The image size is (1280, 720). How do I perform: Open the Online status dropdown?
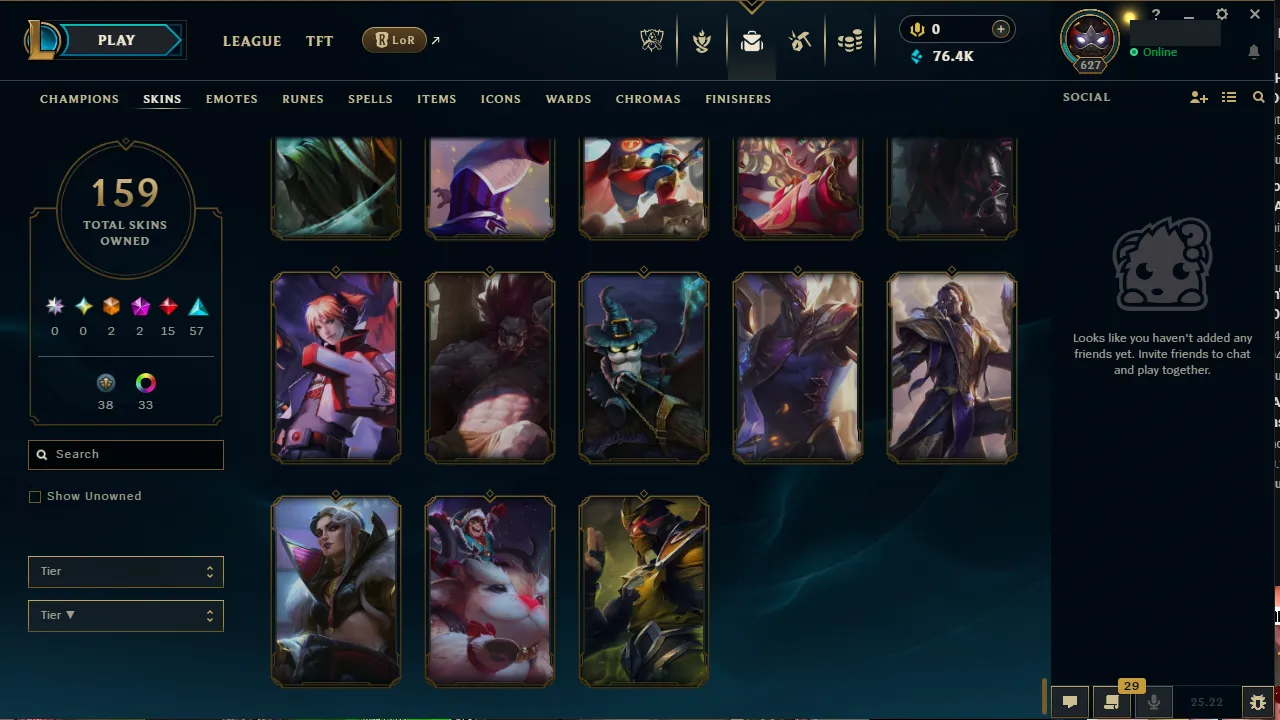[1155, 51]
